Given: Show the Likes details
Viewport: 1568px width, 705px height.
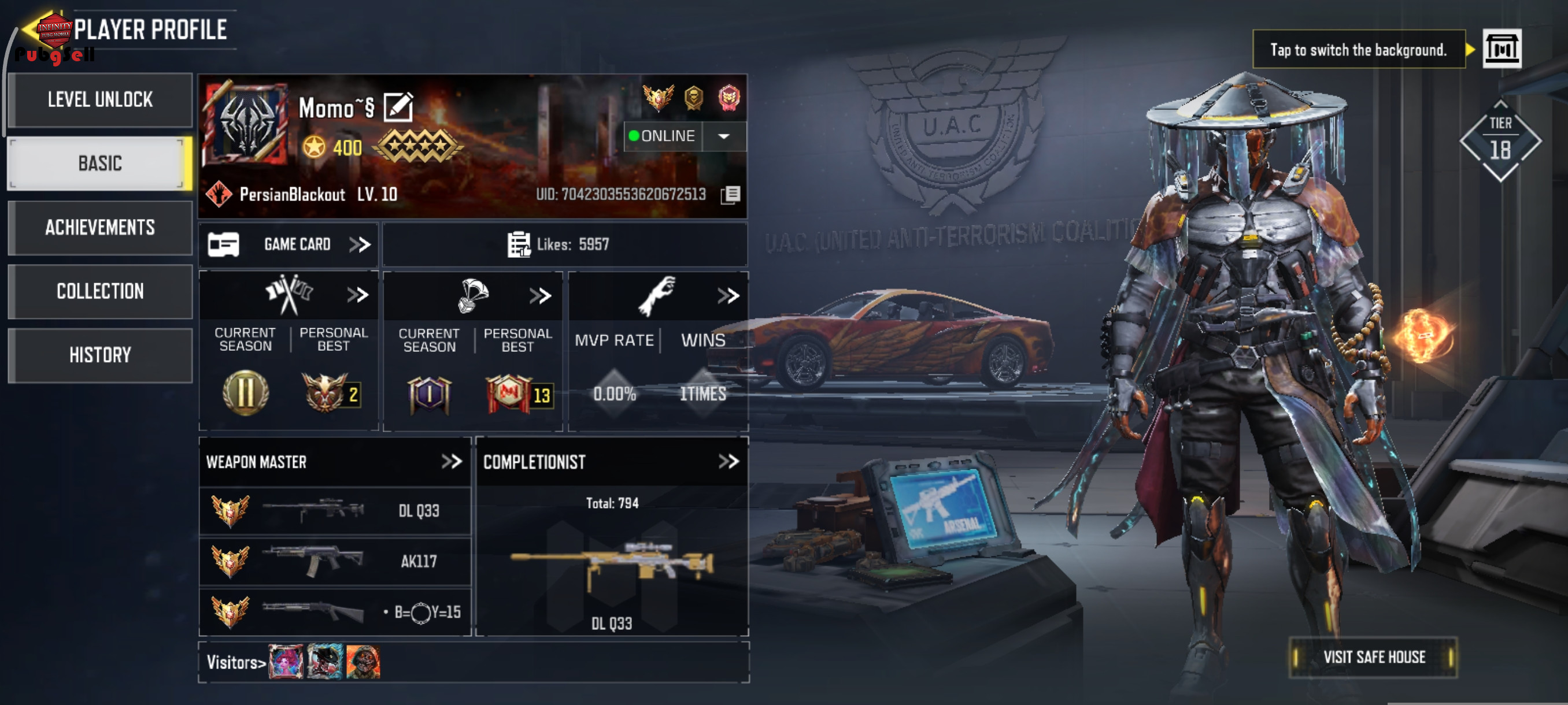Looking at the screenshot, I should [564, 244].
